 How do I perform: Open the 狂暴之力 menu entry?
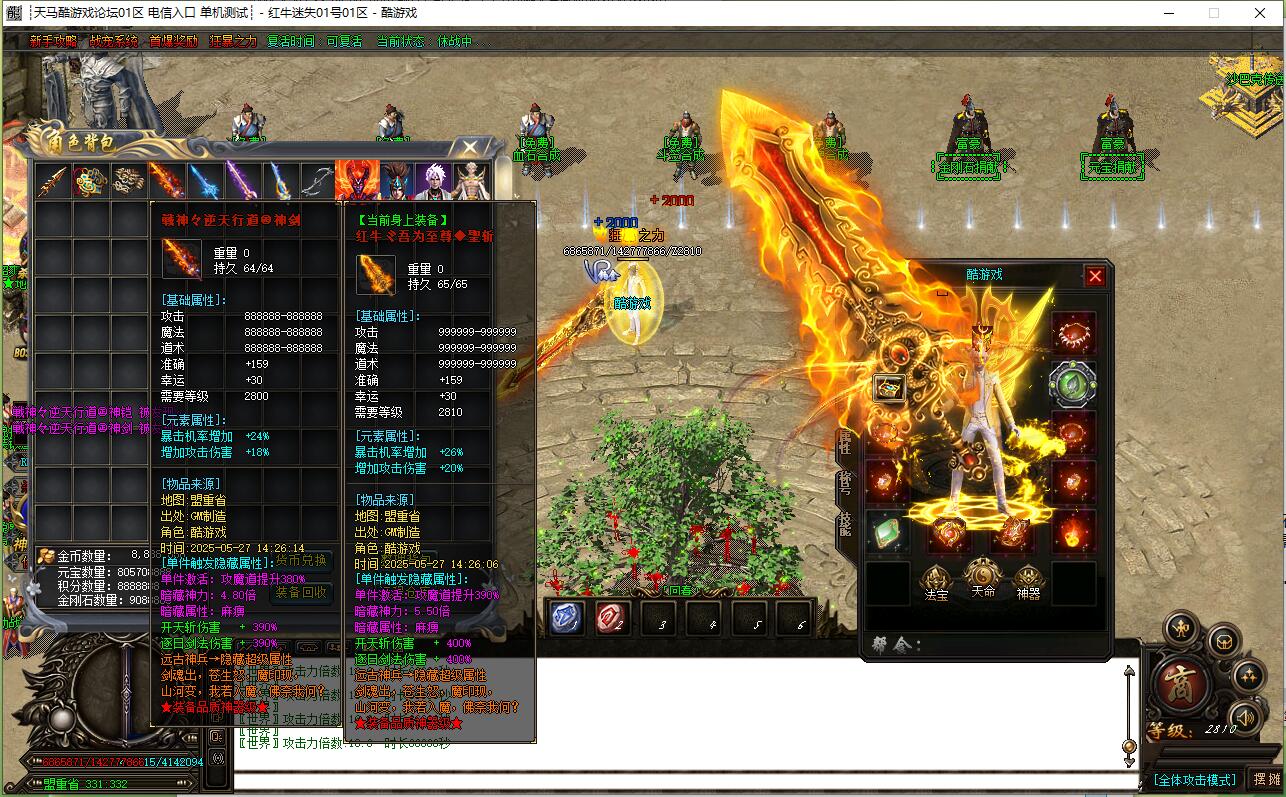[x=233, y=42]
